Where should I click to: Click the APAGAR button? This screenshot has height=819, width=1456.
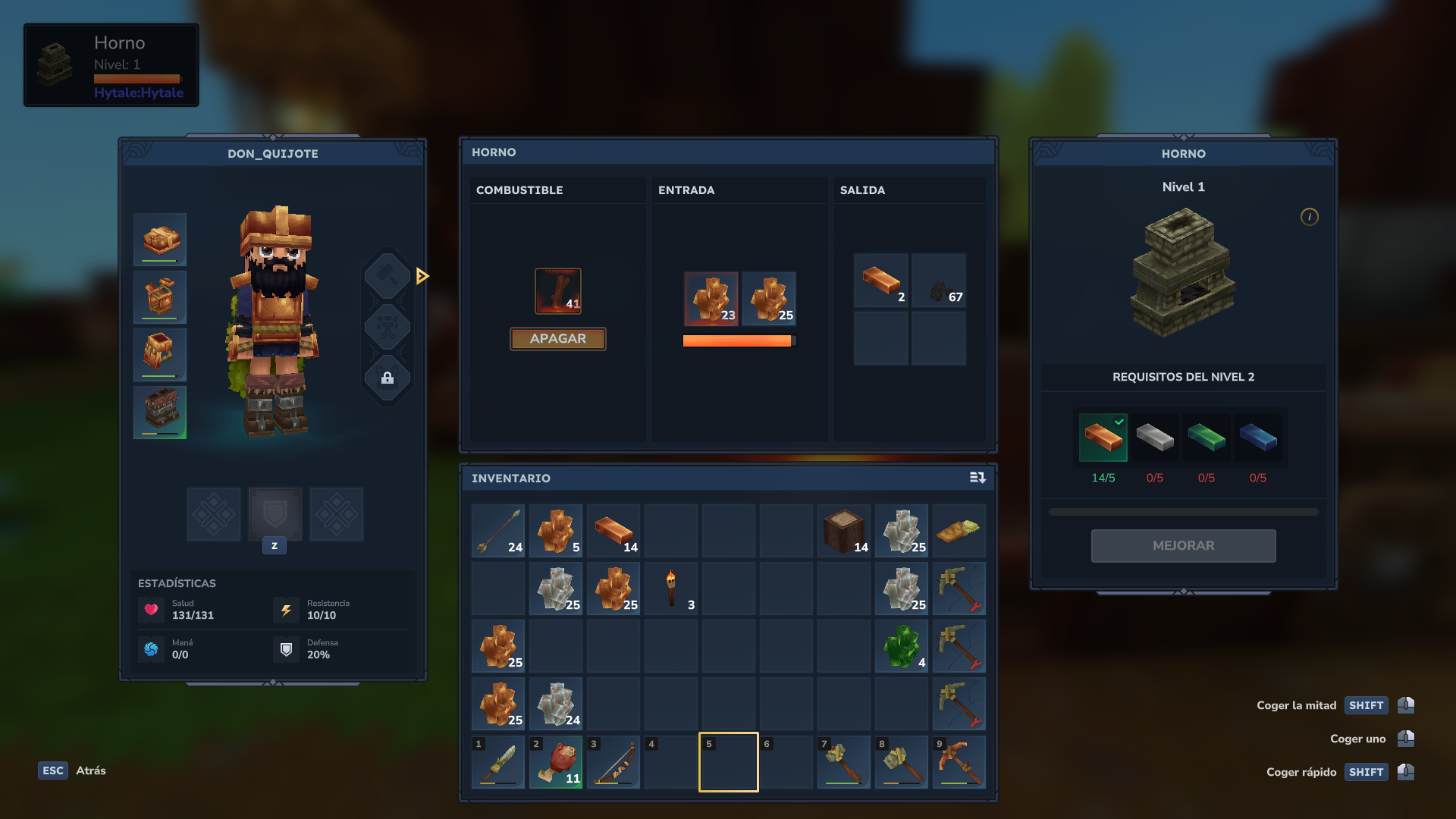(x=557, y=339)
